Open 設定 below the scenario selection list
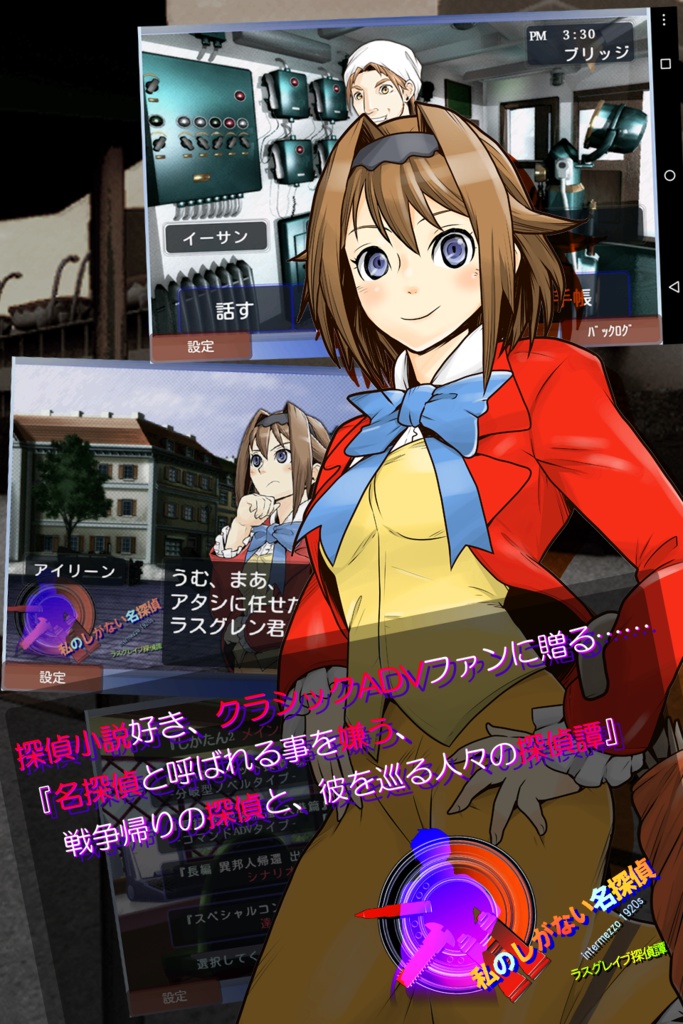The image size is (683, 1024). (x=175, y=996)
